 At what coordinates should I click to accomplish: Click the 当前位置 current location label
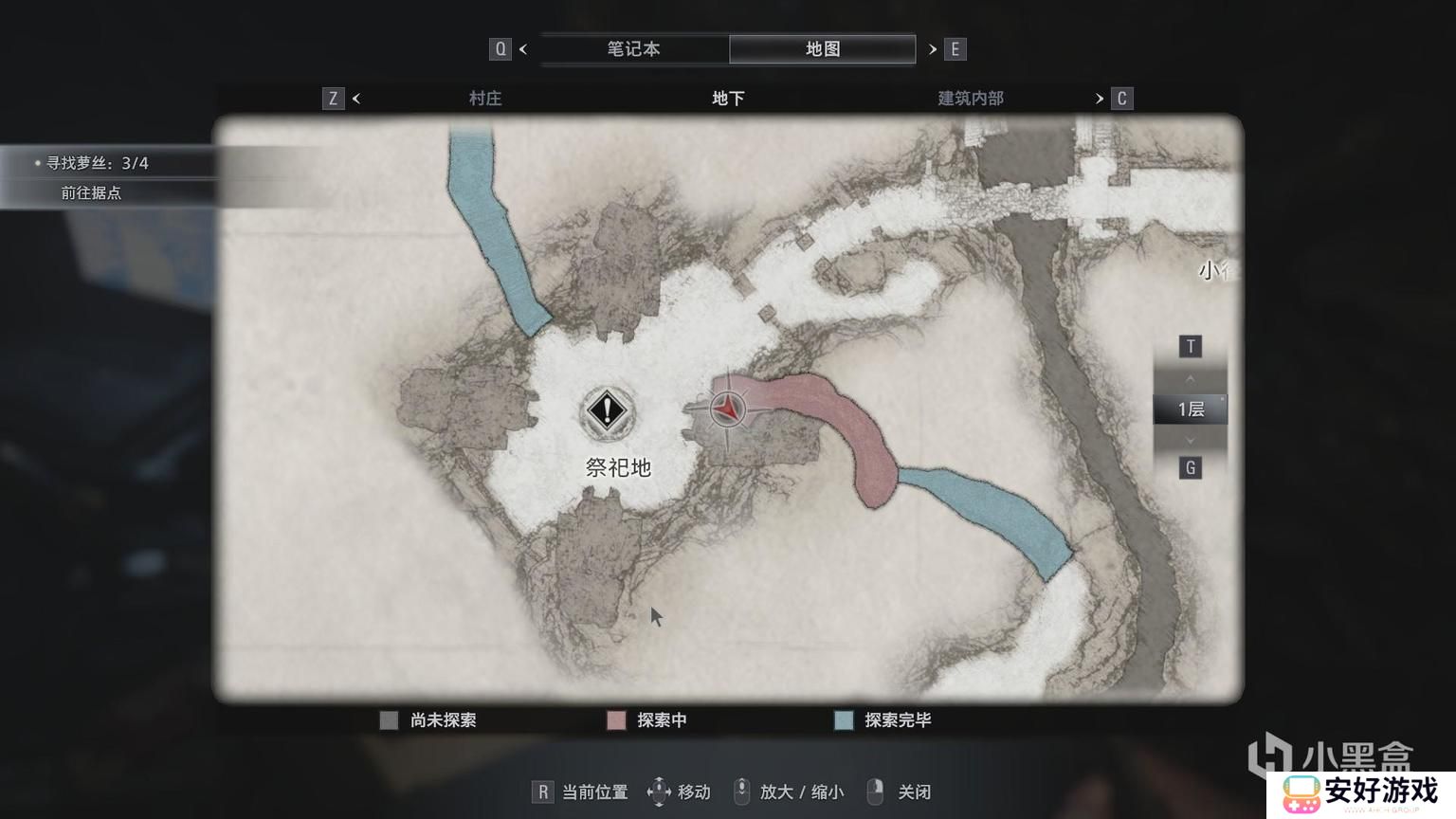click(x=594, y=792)
